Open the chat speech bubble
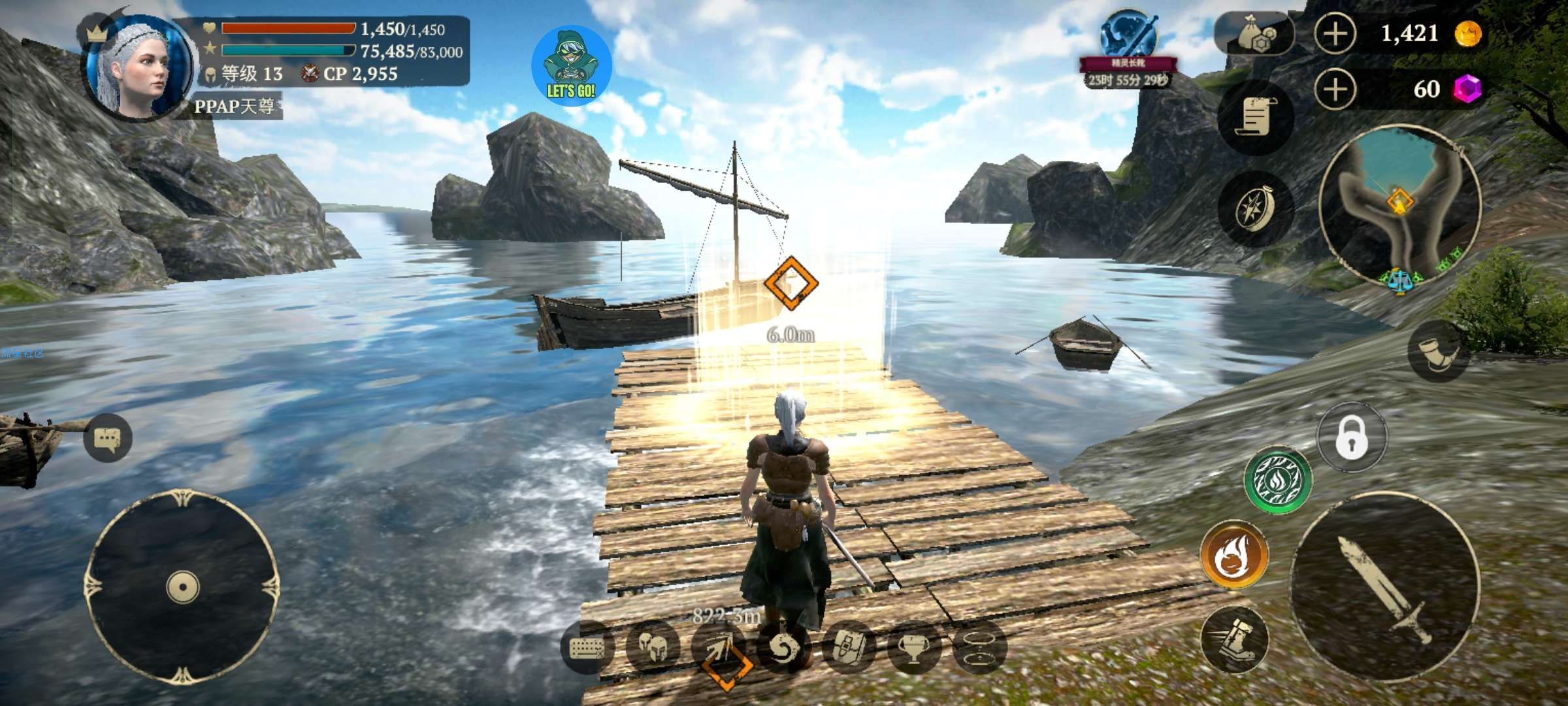This screenshot has height=706, width=1568. (x=108, y=438)
